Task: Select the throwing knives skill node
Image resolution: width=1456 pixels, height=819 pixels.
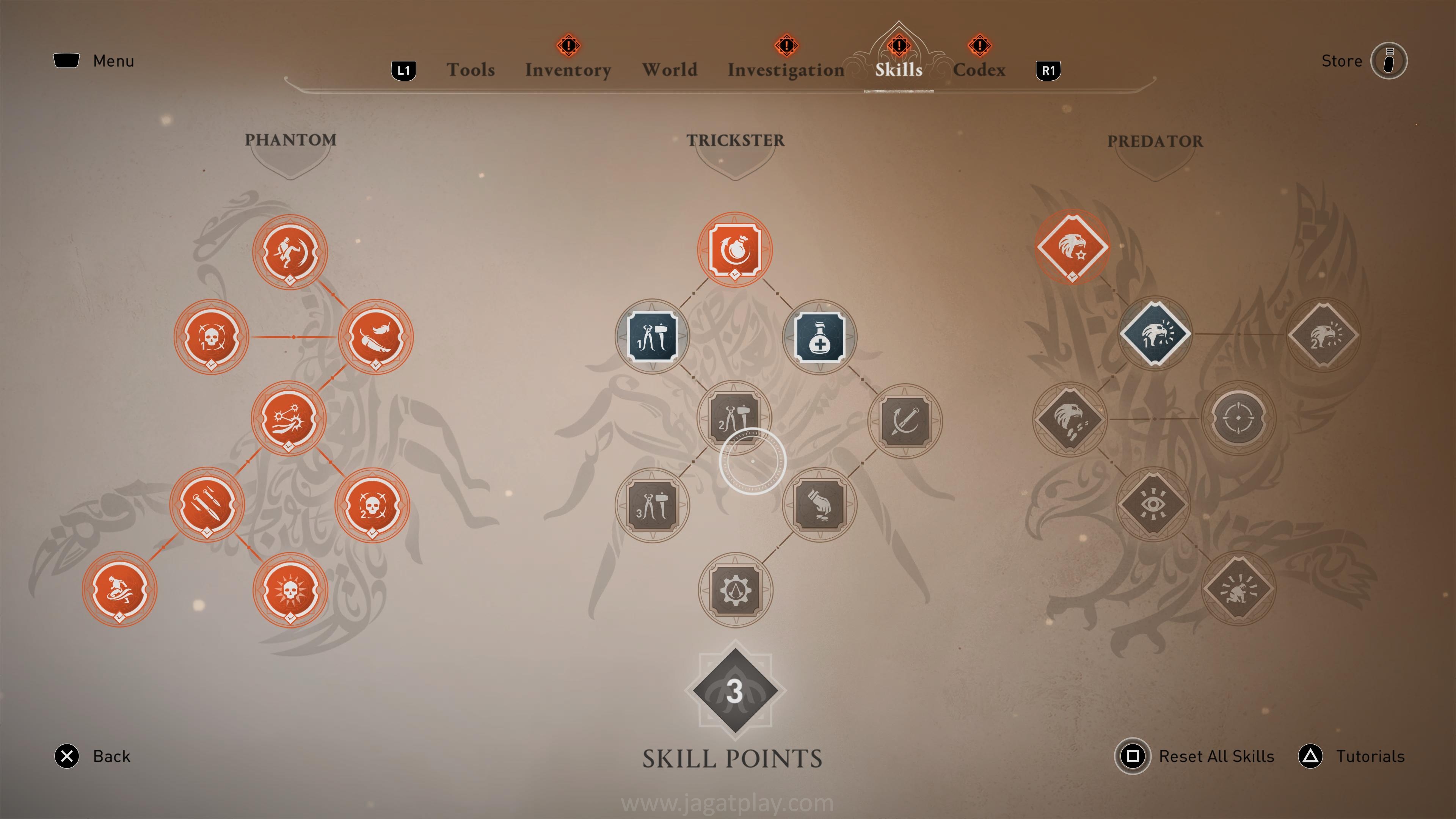Action: pos(207,504)
